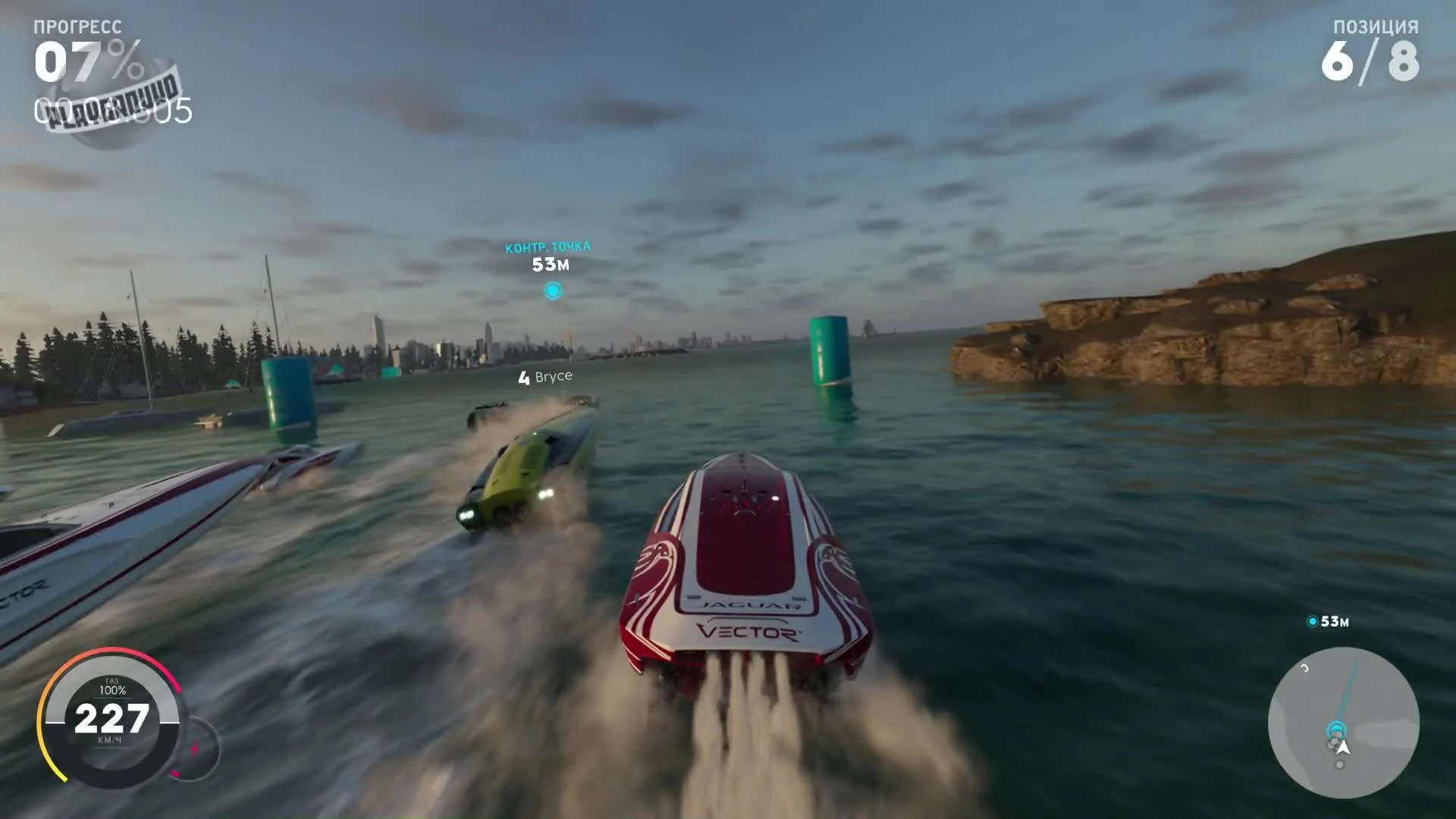Click the PLAYGROUND stamp watermark
Viewport: 1456px width, 819px height.
click(x=114, y=105)
